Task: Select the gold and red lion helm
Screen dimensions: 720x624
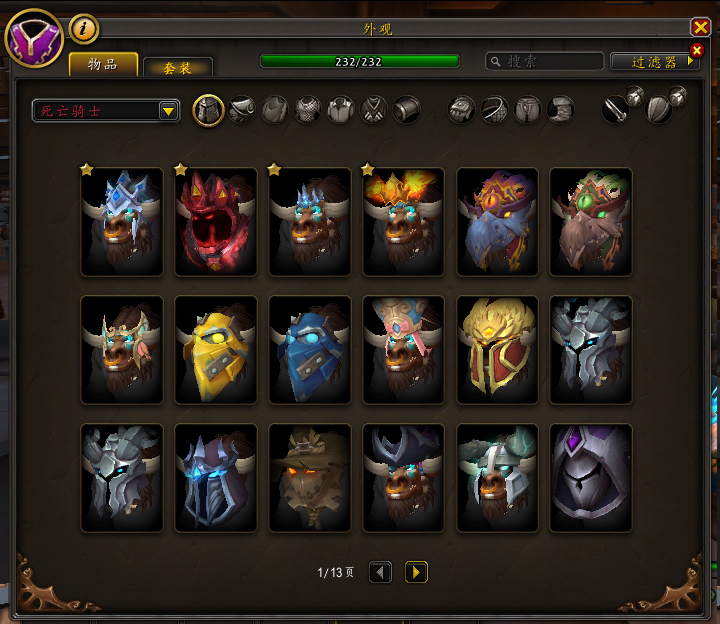Action: point(497,350)
